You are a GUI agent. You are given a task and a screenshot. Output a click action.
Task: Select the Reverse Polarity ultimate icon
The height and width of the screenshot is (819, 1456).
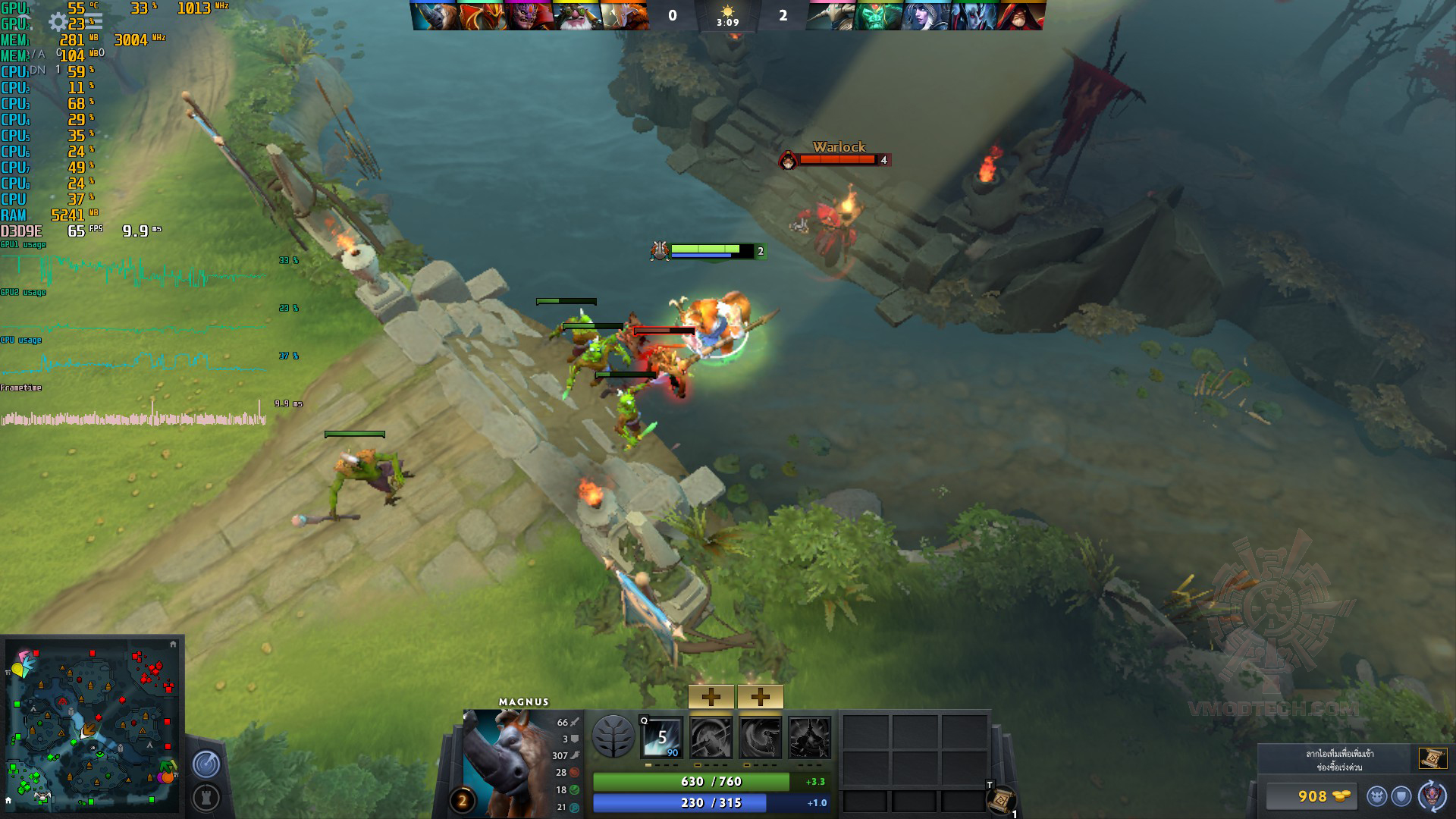[809, 737]
